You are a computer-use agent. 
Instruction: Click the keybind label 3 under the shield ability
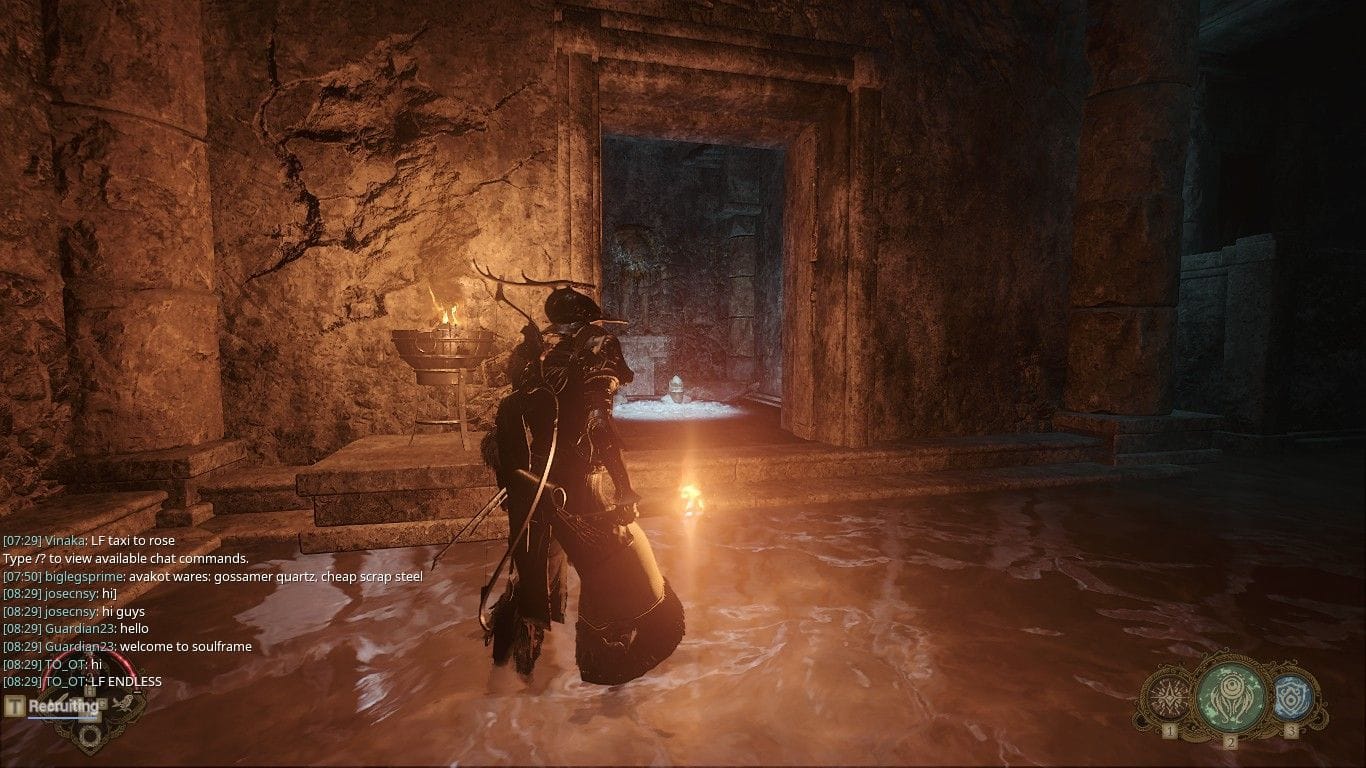[1292, 730]
